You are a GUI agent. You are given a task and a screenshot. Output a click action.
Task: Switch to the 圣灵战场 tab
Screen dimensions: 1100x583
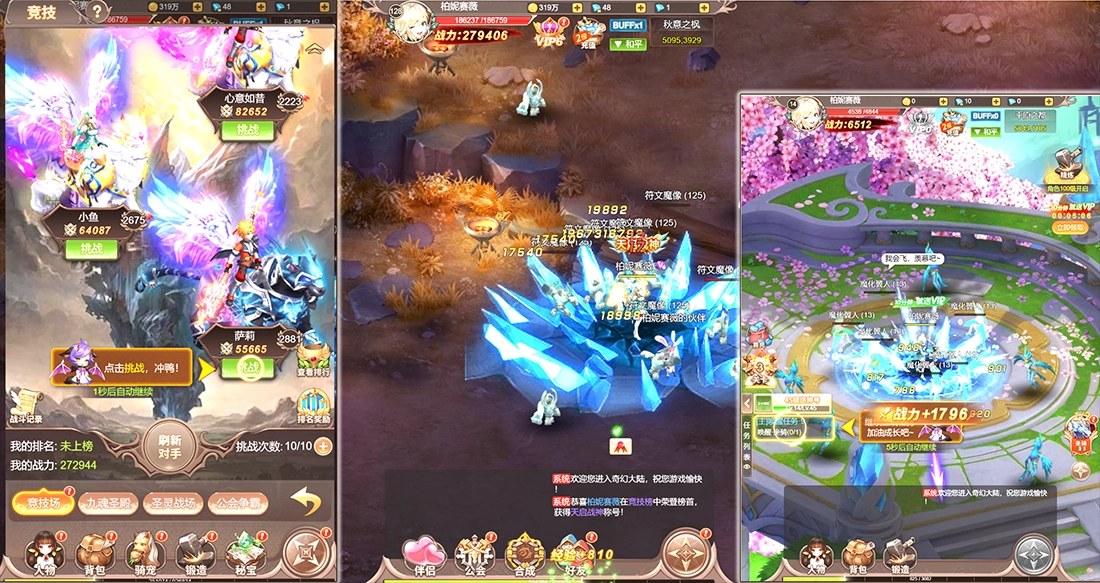point(173,503)
